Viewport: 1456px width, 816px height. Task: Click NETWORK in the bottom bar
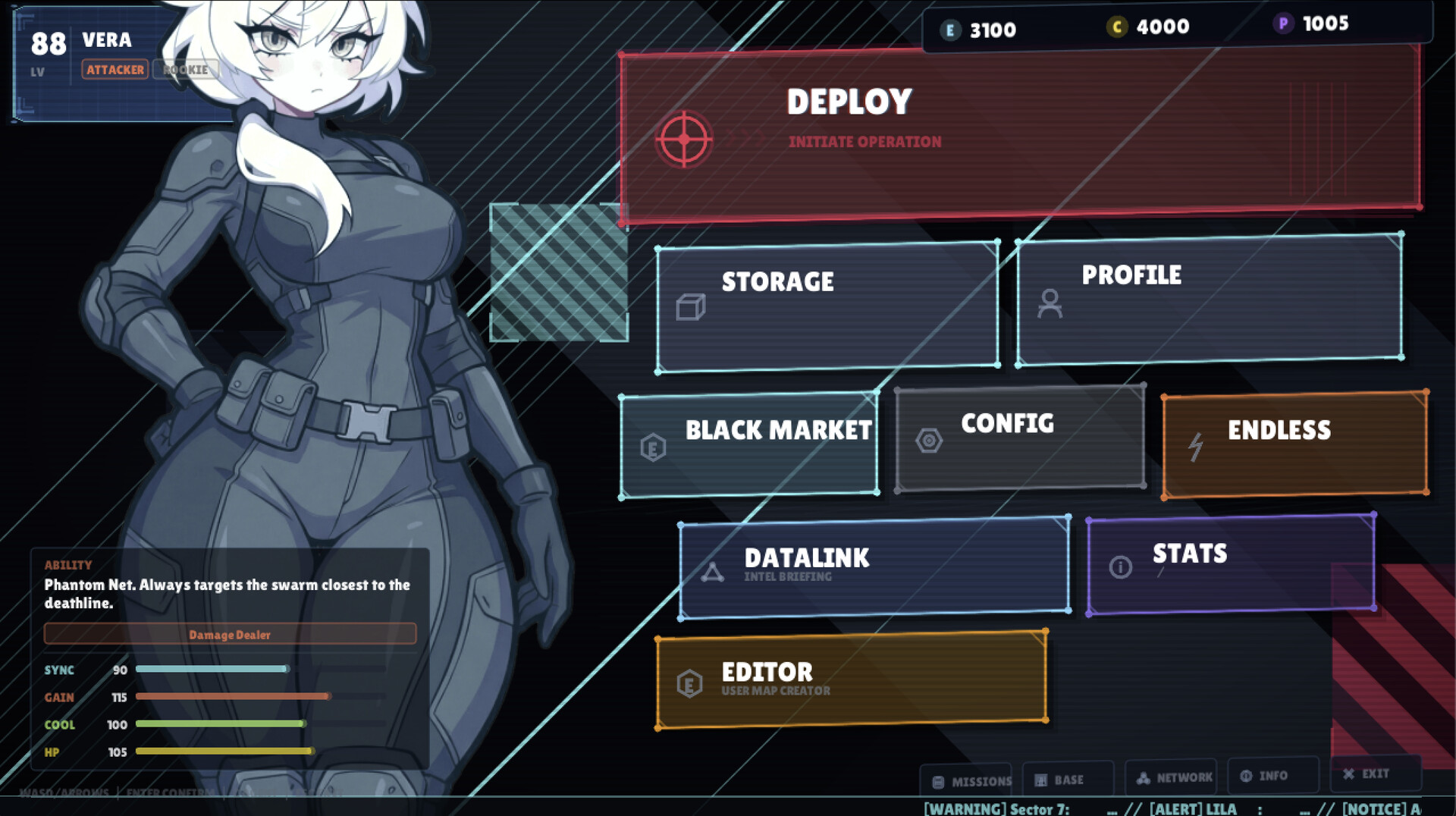[1175, 777]
